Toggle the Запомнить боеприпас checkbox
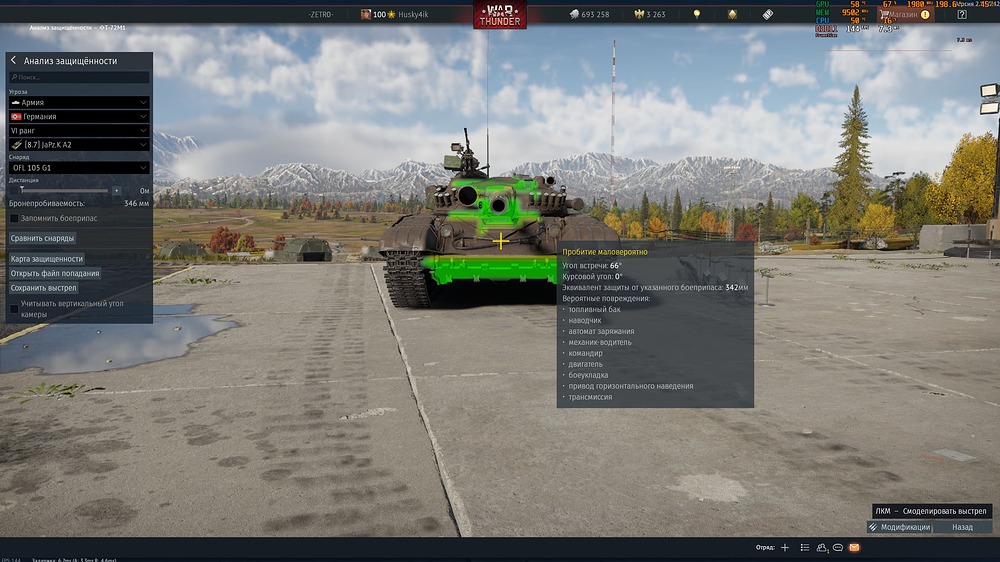Viewport: 1000px width, 562px height. click(14, 218)
